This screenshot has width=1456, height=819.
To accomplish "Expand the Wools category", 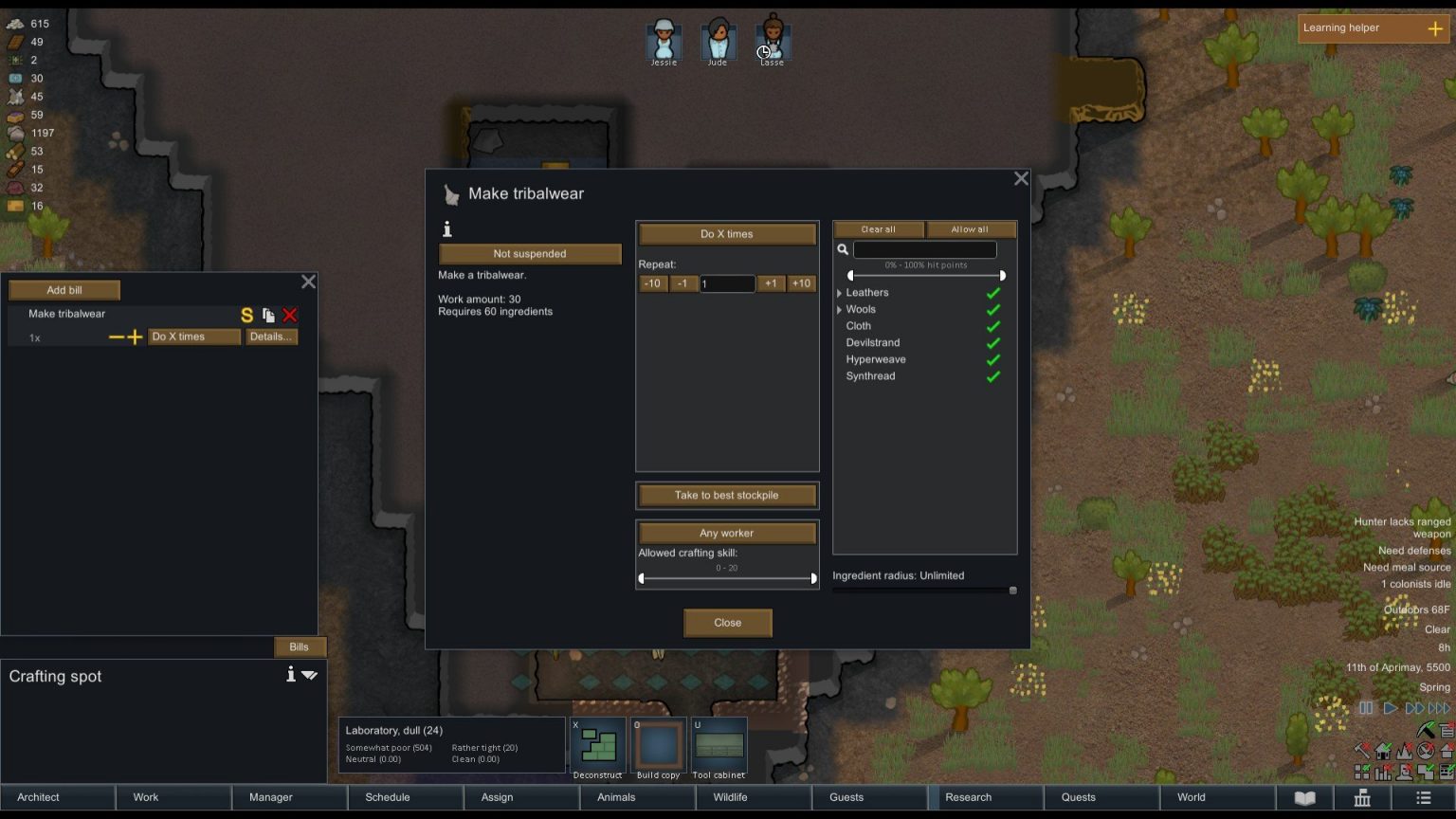I will pyautogui.click(x=839, y=309).
